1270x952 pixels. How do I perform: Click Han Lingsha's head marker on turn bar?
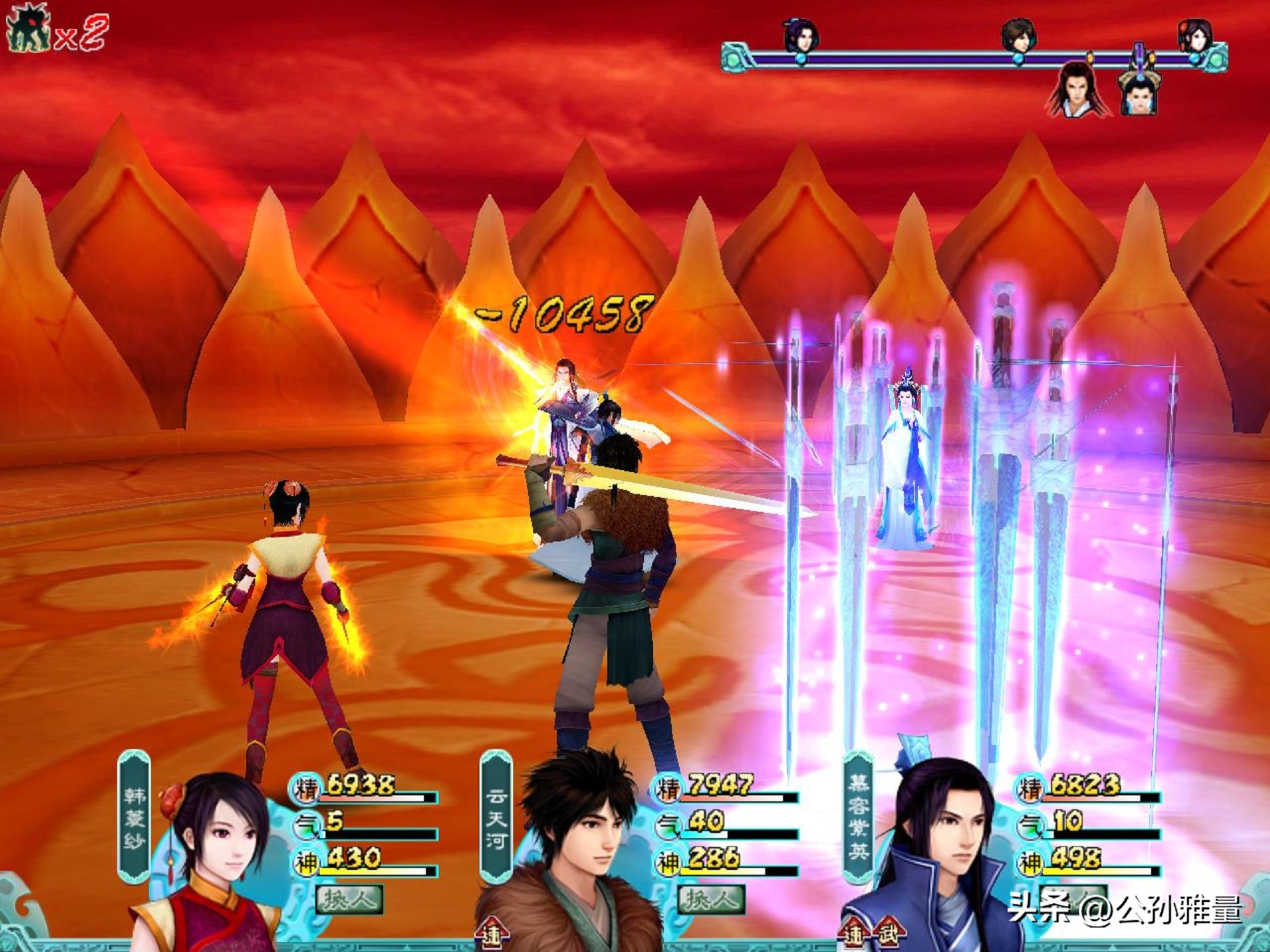coord(1195,36)
